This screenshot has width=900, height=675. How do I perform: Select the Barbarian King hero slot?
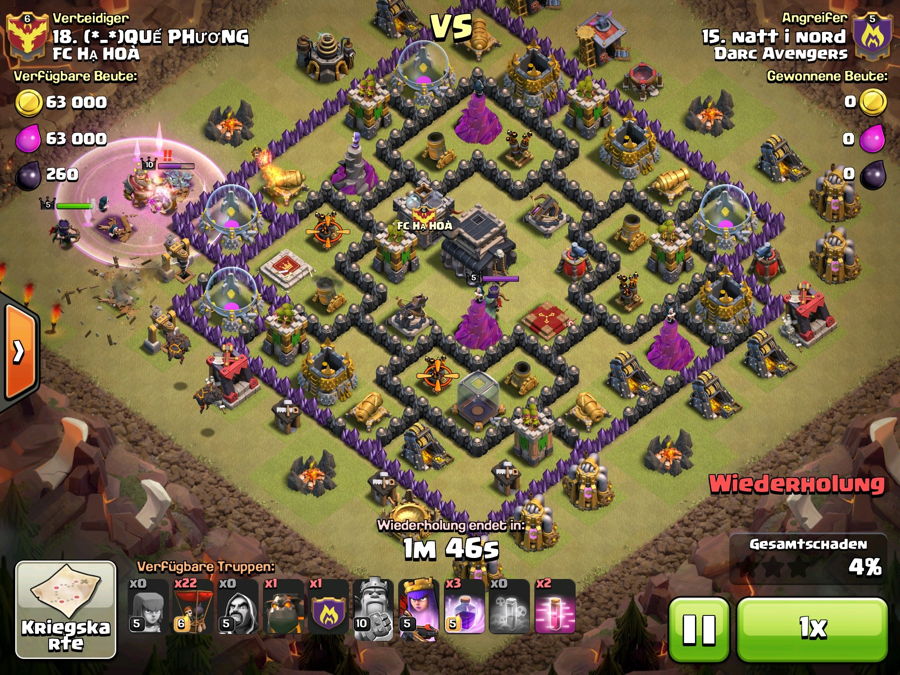point(374,606)
